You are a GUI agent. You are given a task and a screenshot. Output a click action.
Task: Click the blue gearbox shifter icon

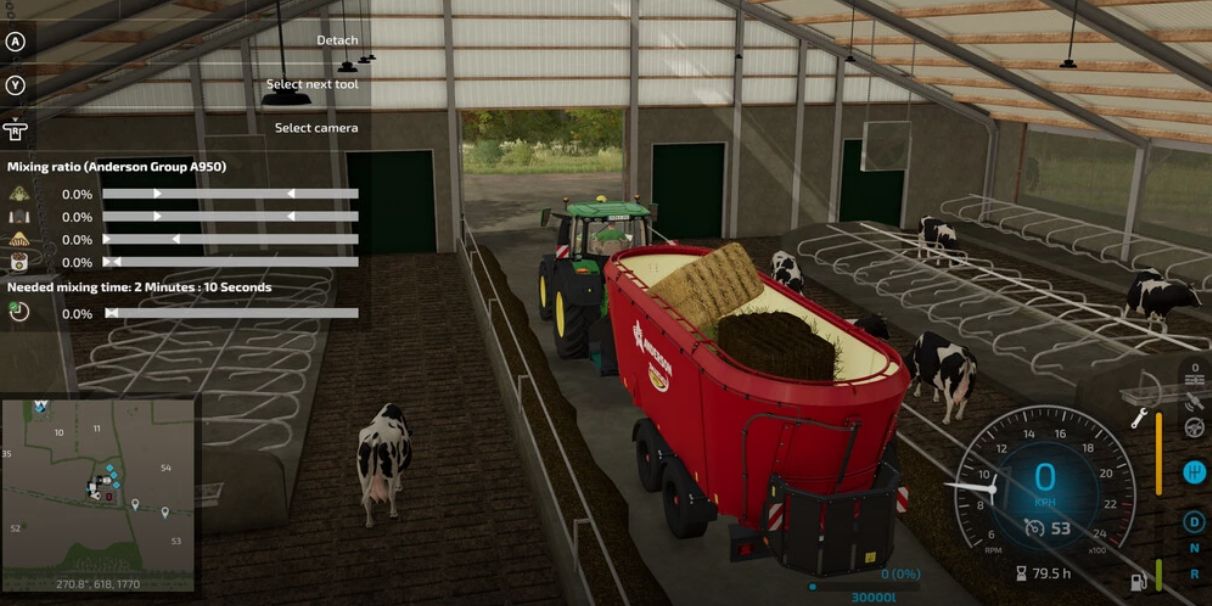(1194, 473)
